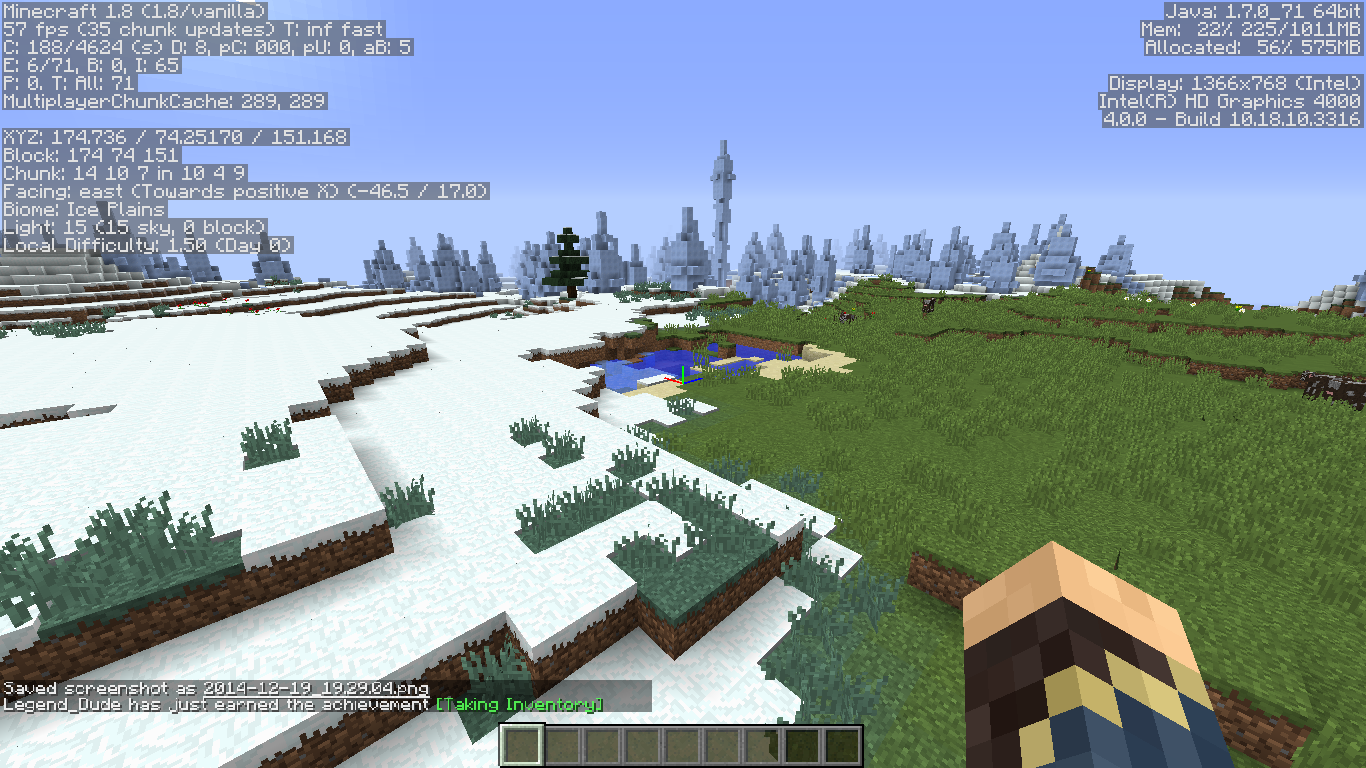The image size is (1366, 768).
Task: Click the Facing: east debug line
Action: pyautogui.click(x=245, y=191)
